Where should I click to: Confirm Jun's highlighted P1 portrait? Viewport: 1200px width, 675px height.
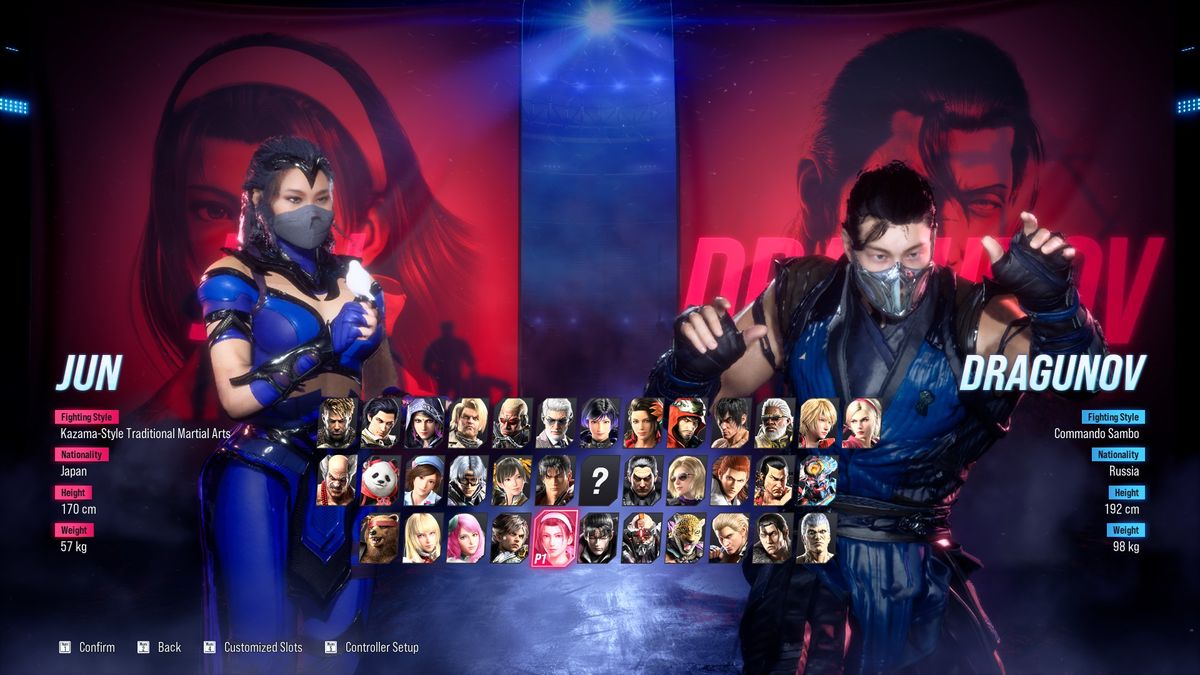click(553, 538)
